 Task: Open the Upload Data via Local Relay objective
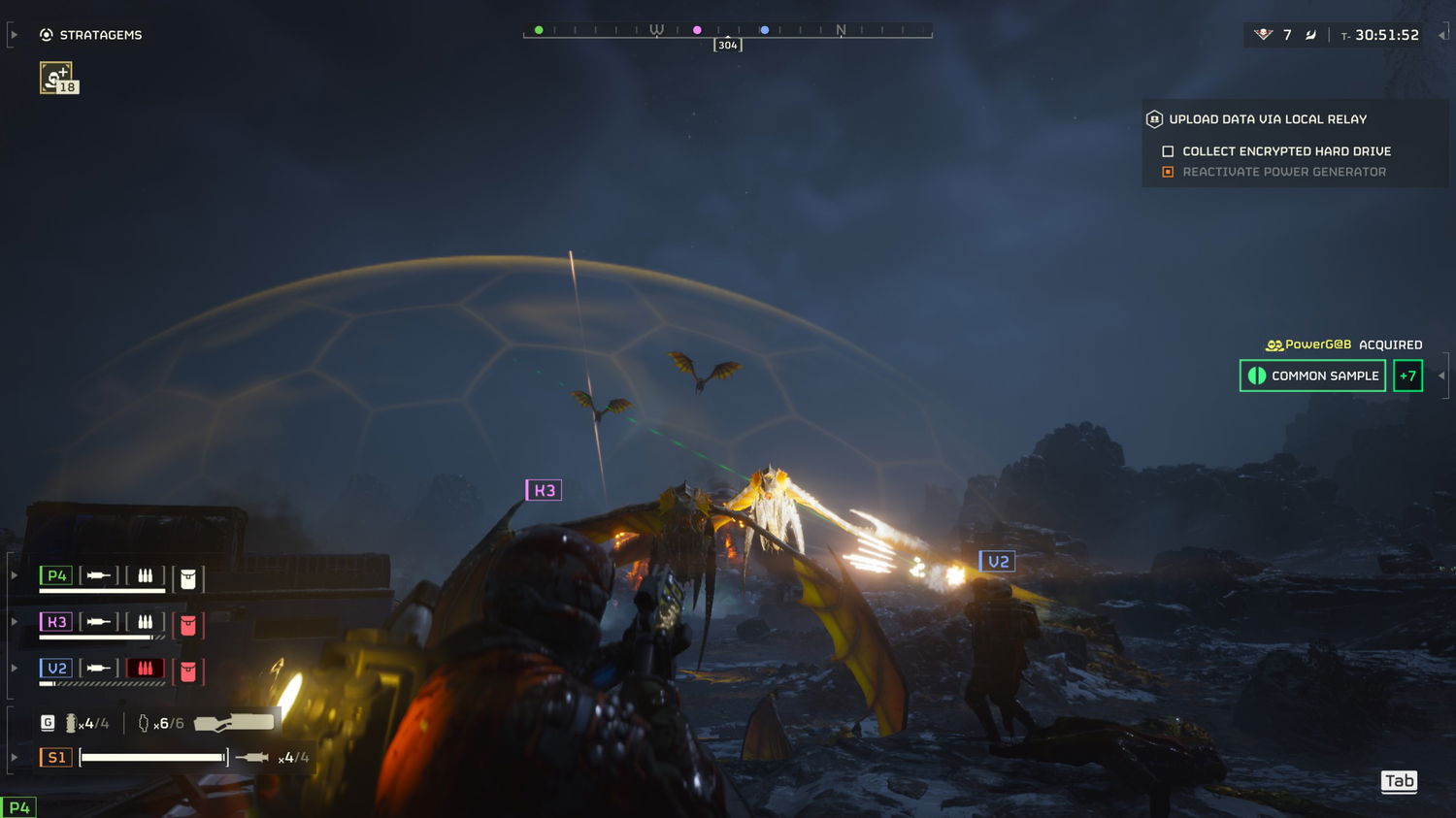1267,119
